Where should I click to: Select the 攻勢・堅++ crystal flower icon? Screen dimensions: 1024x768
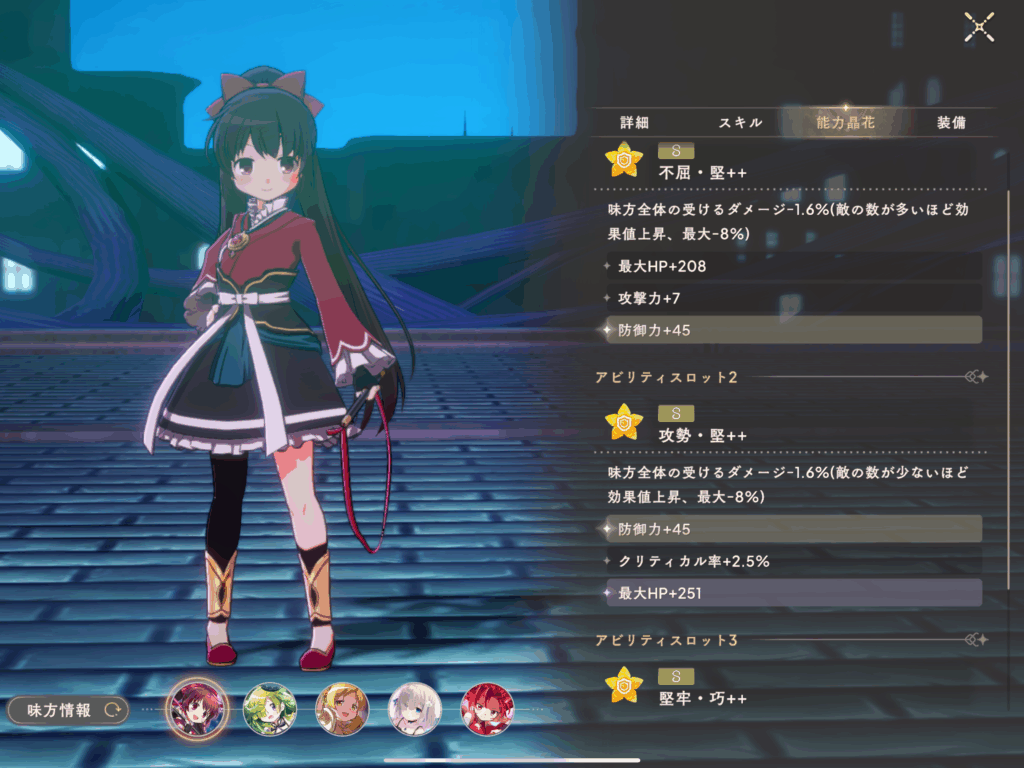click(624, 422)
